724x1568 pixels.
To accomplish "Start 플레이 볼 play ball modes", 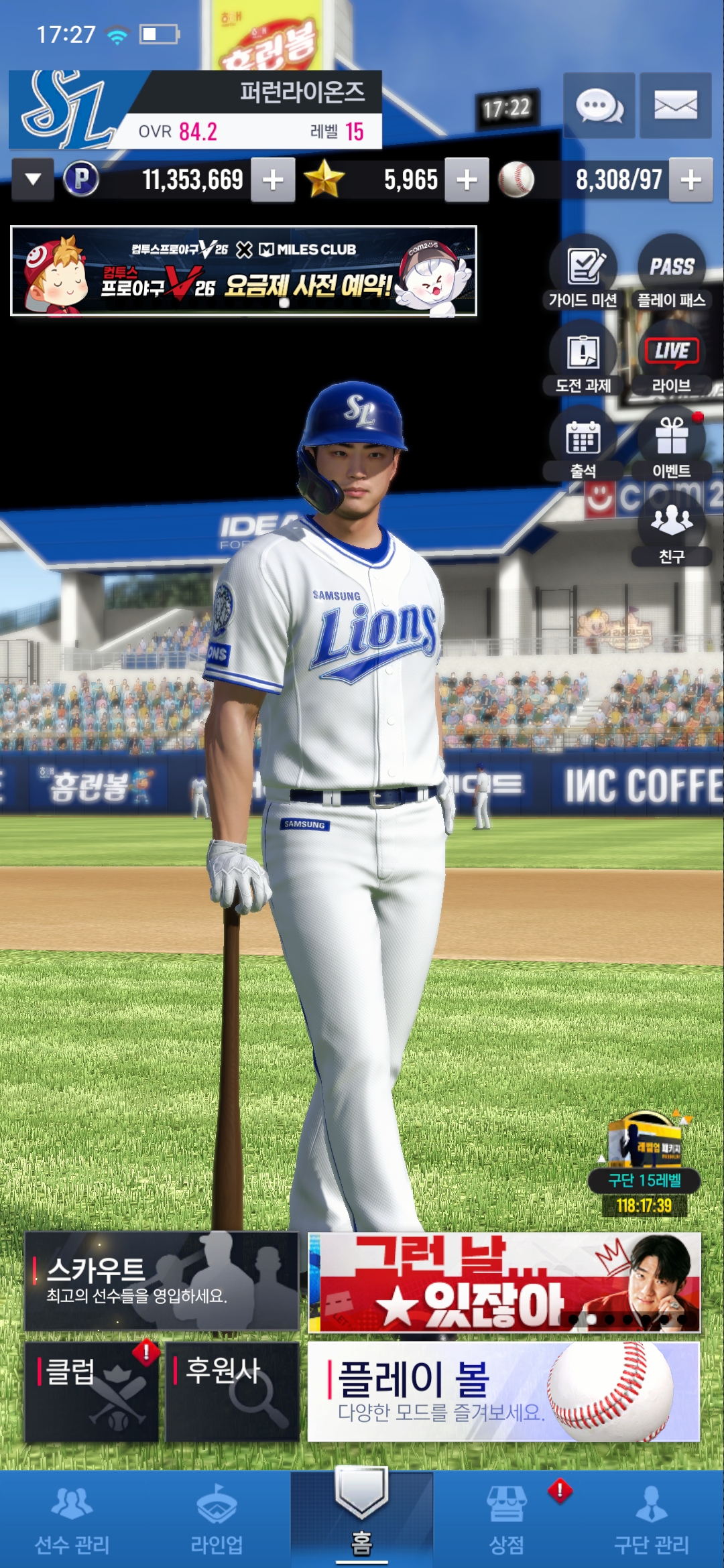I will point(503,1391).
